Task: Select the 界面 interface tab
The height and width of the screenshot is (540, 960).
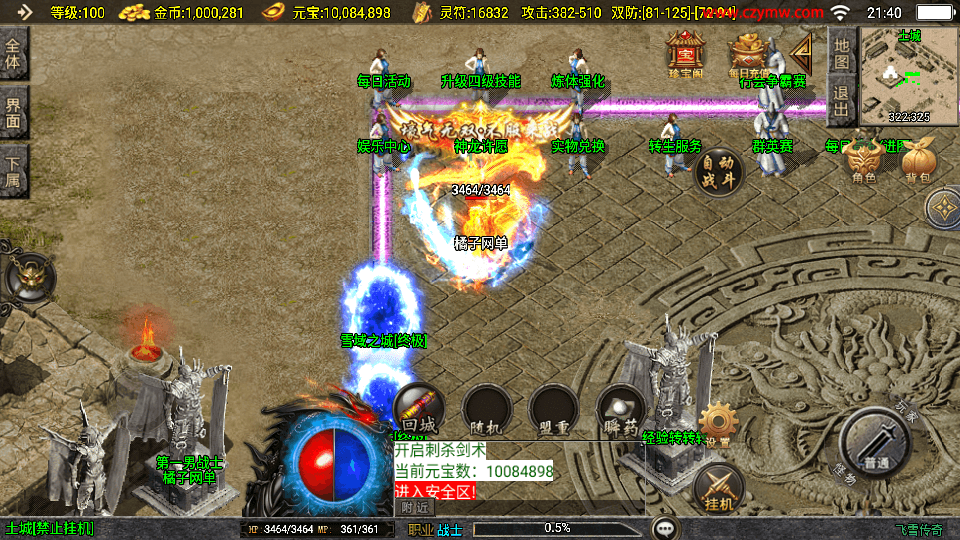Action: click(14, 111)
